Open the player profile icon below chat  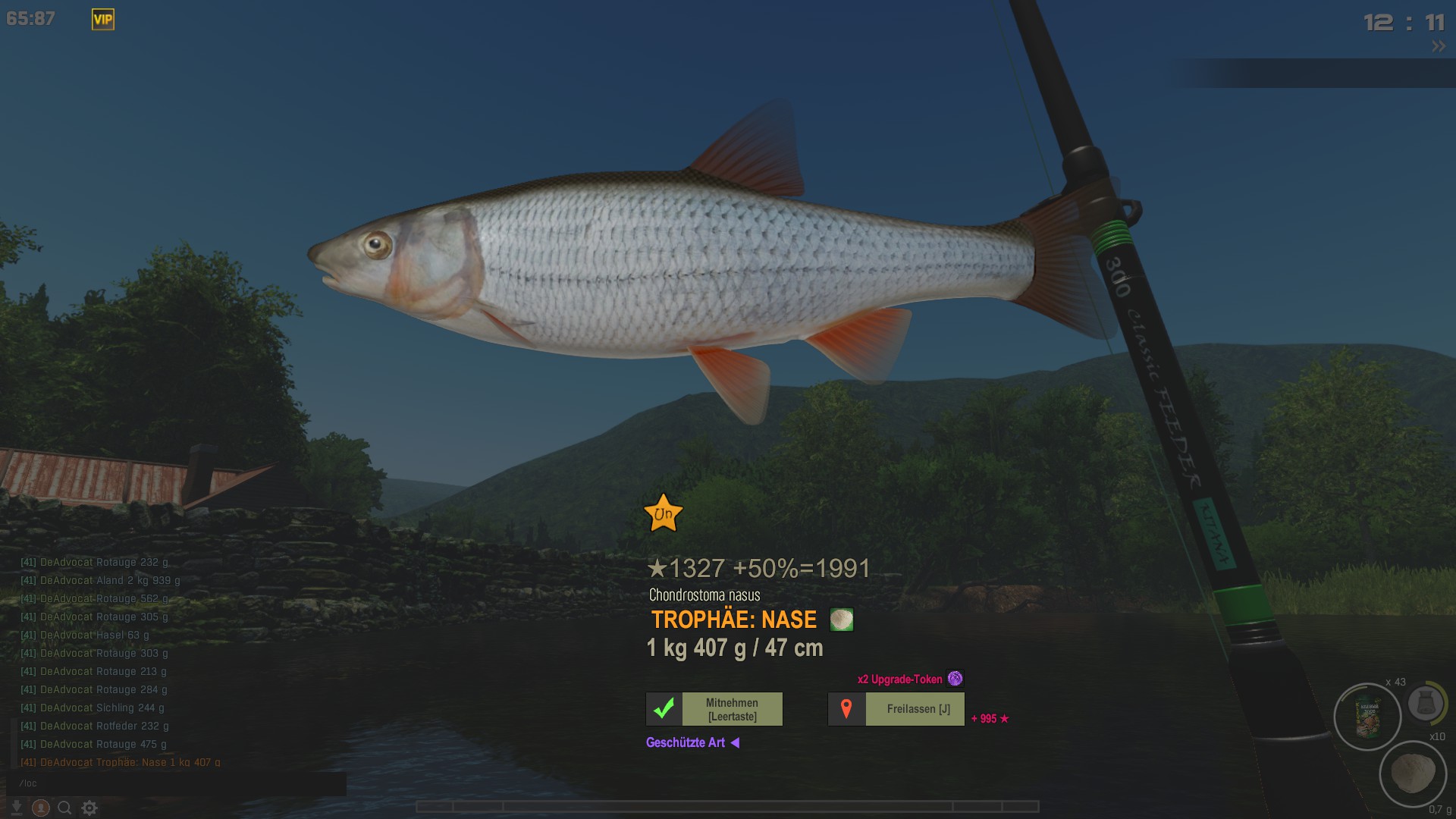point(41,808)
